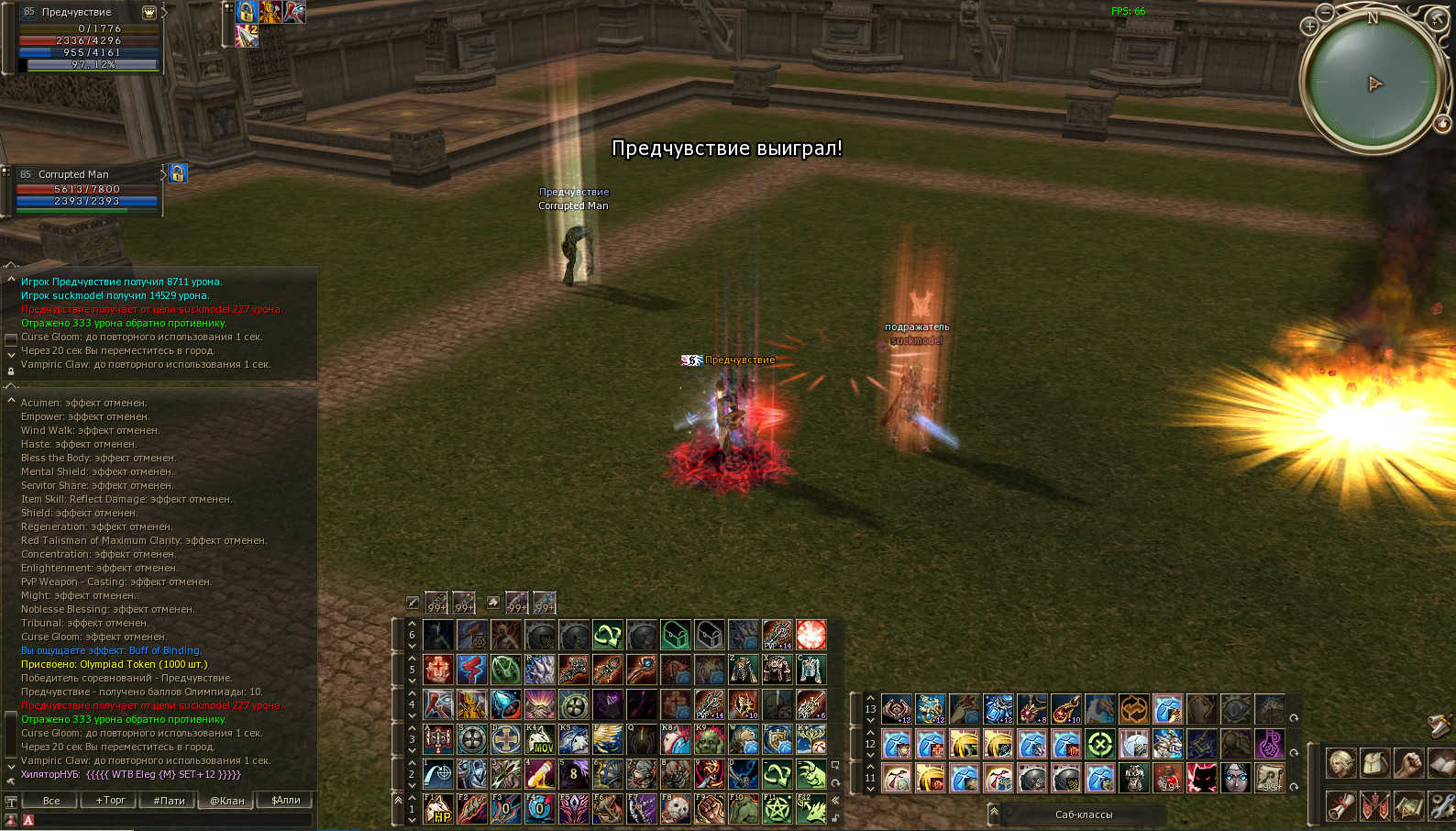This screenshot has width=1456, height=831.
Task: Expand the Саб-классы panel
Action: [x=1083, y=814]
